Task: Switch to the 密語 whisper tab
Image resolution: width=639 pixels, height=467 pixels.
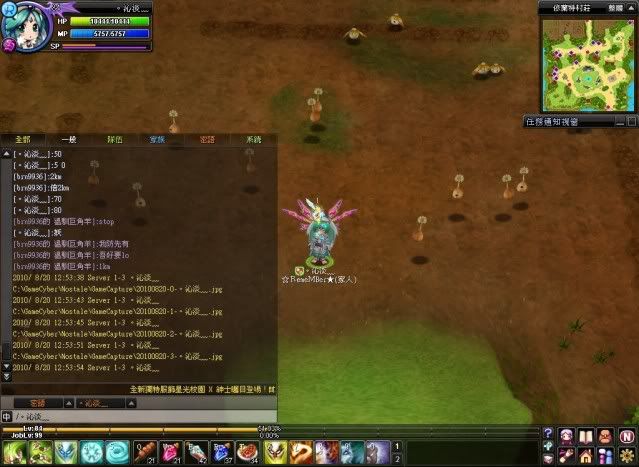Action: coord(206,140)
